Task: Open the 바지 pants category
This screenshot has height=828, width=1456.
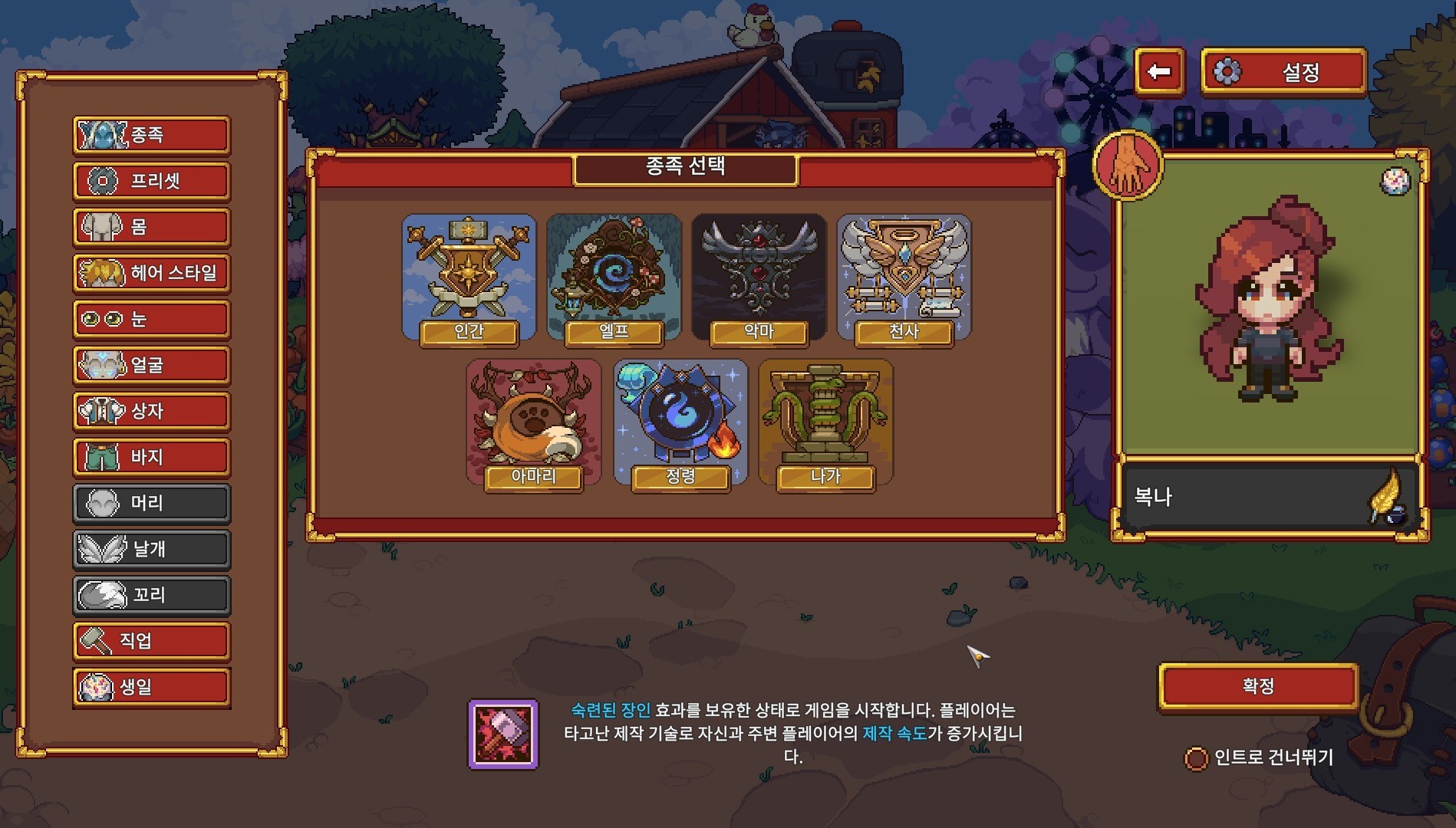Action: 152,457
